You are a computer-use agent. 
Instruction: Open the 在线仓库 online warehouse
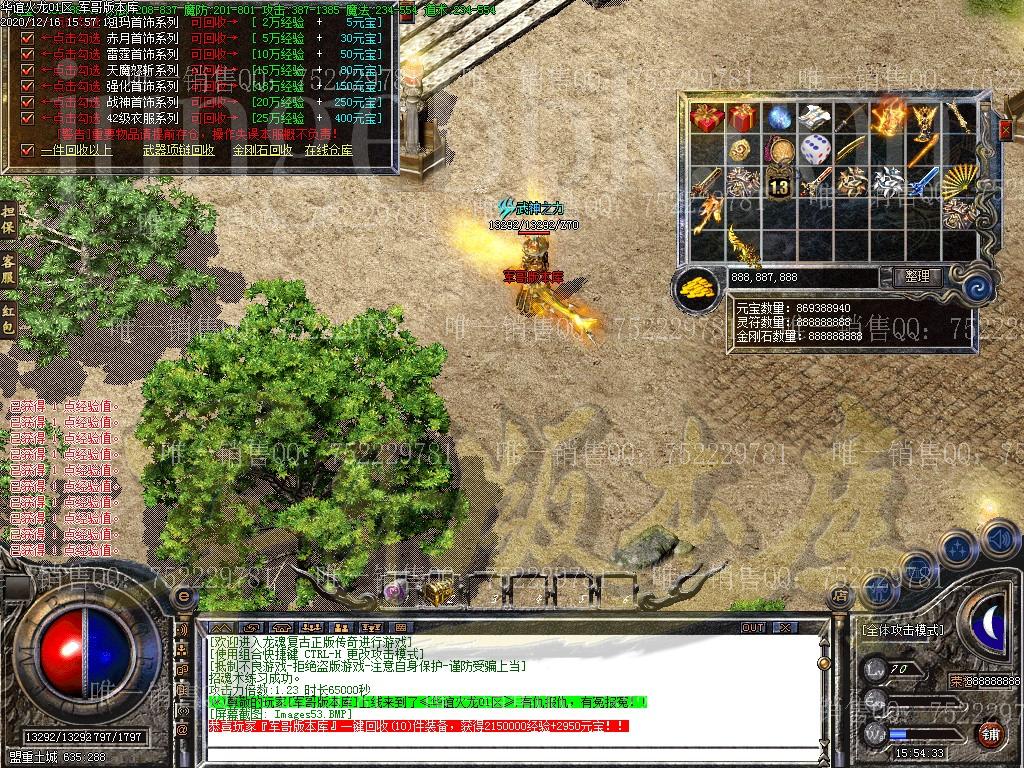pyautogui.click(x=328, y=150)
